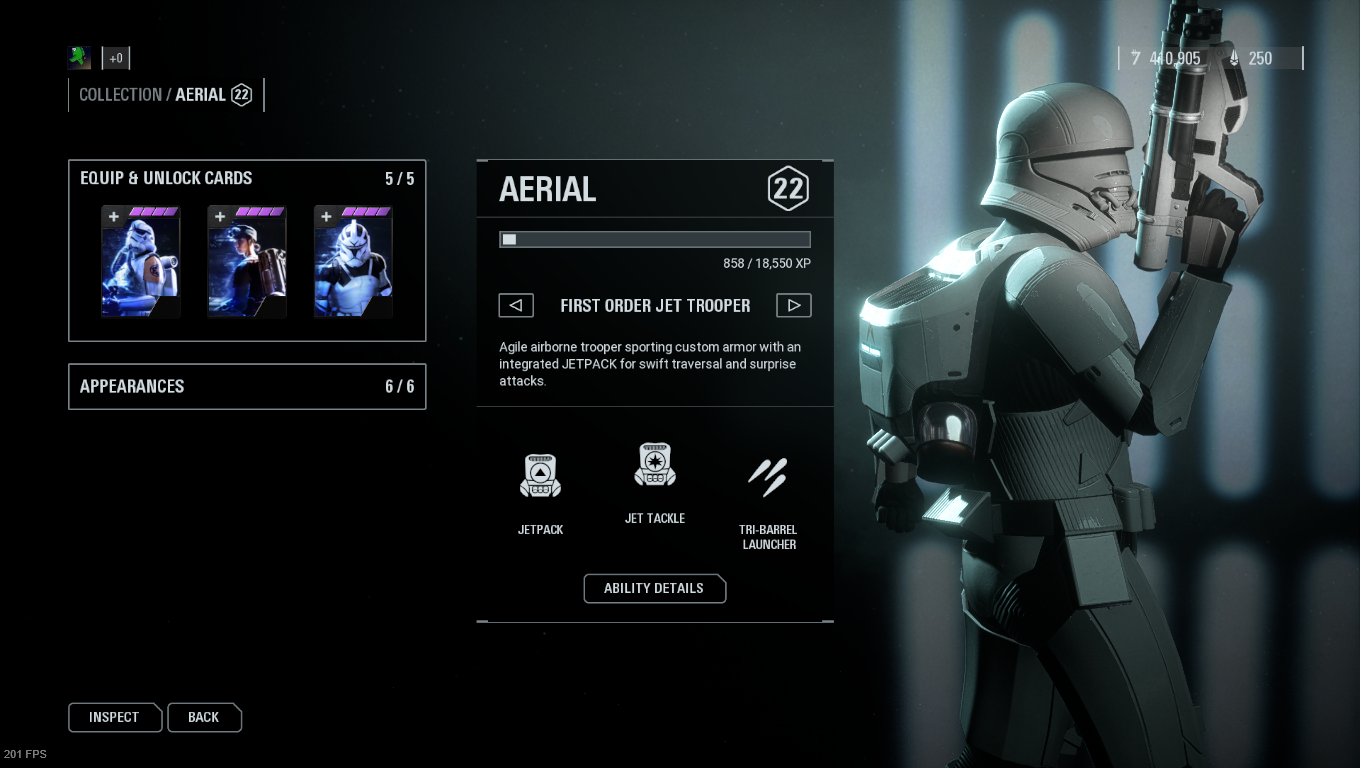Click the green player avatar icon

coord(80,58)
